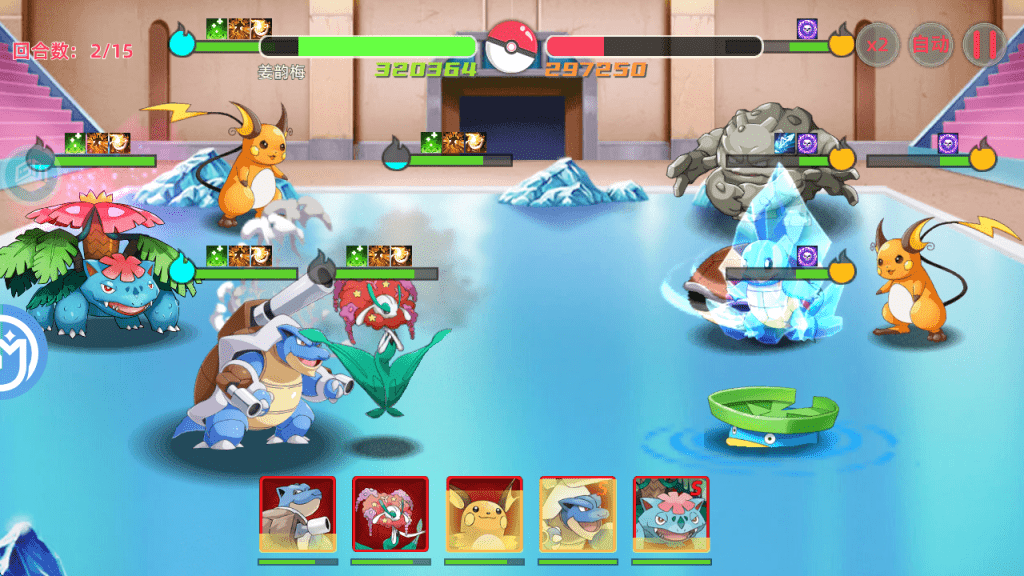This screenshot has height=576, width=1024.
Task: Choose the red flower Pokémon skill portrait
Action: (390, 514)
